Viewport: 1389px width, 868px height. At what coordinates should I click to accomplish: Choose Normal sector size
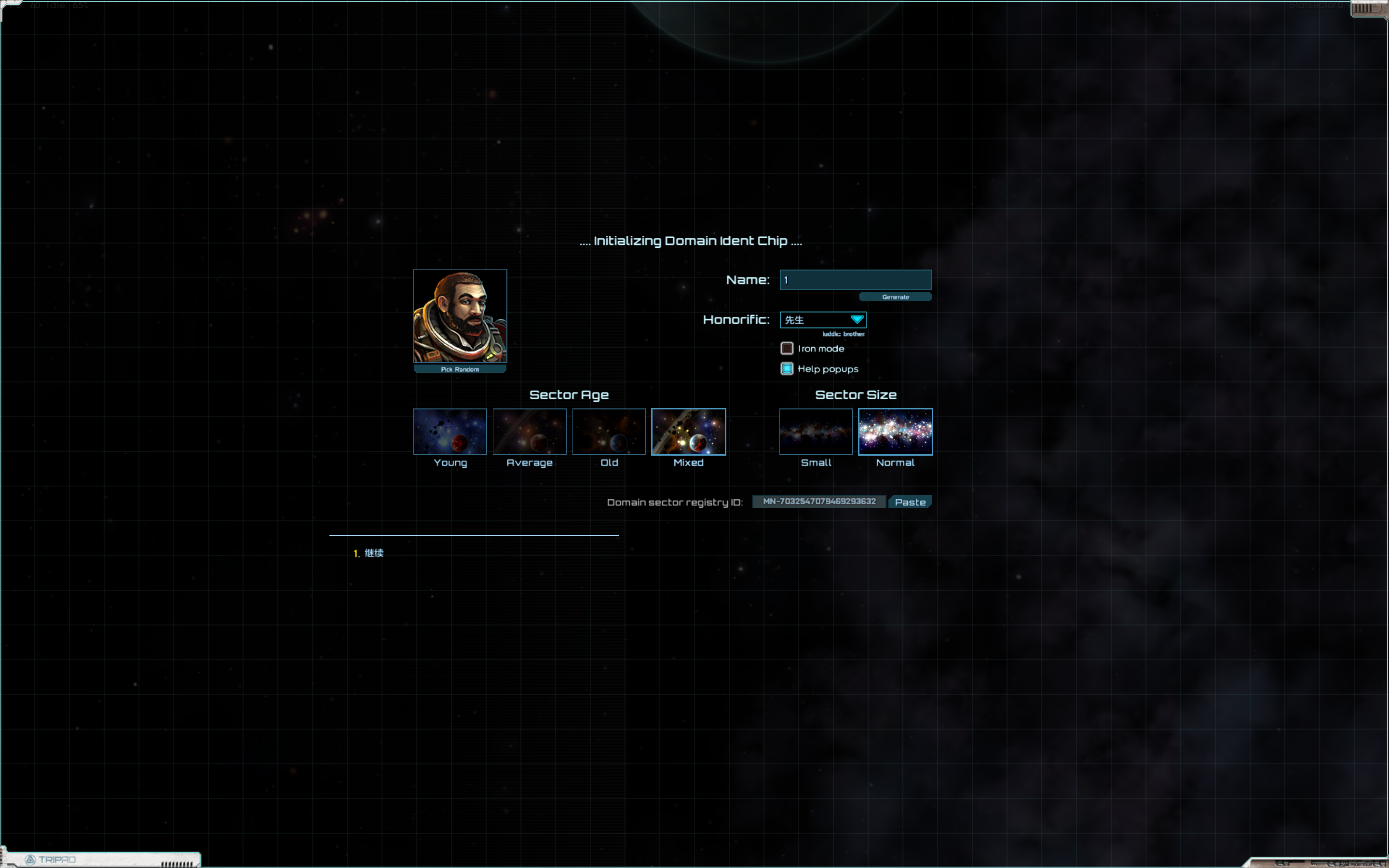coord(895,432)
